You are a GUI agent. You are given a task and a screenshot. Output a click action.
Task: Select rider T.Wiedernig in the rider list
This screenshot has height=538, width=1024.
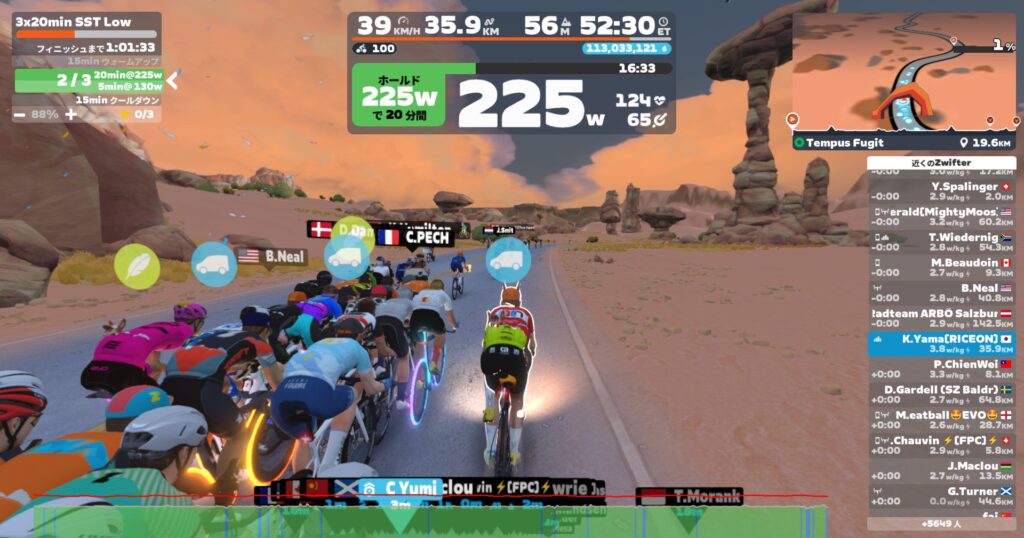tap(940, 242)
